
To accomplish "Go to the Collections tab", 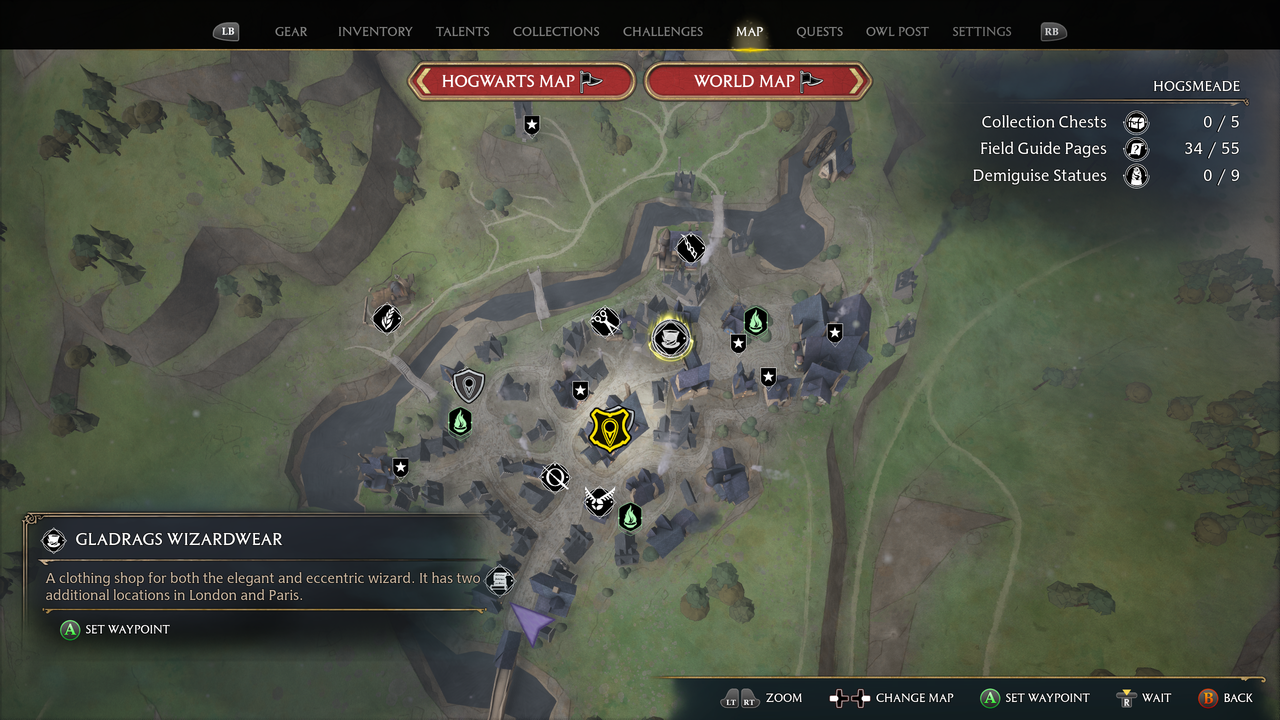I will [x=556, y=31].
